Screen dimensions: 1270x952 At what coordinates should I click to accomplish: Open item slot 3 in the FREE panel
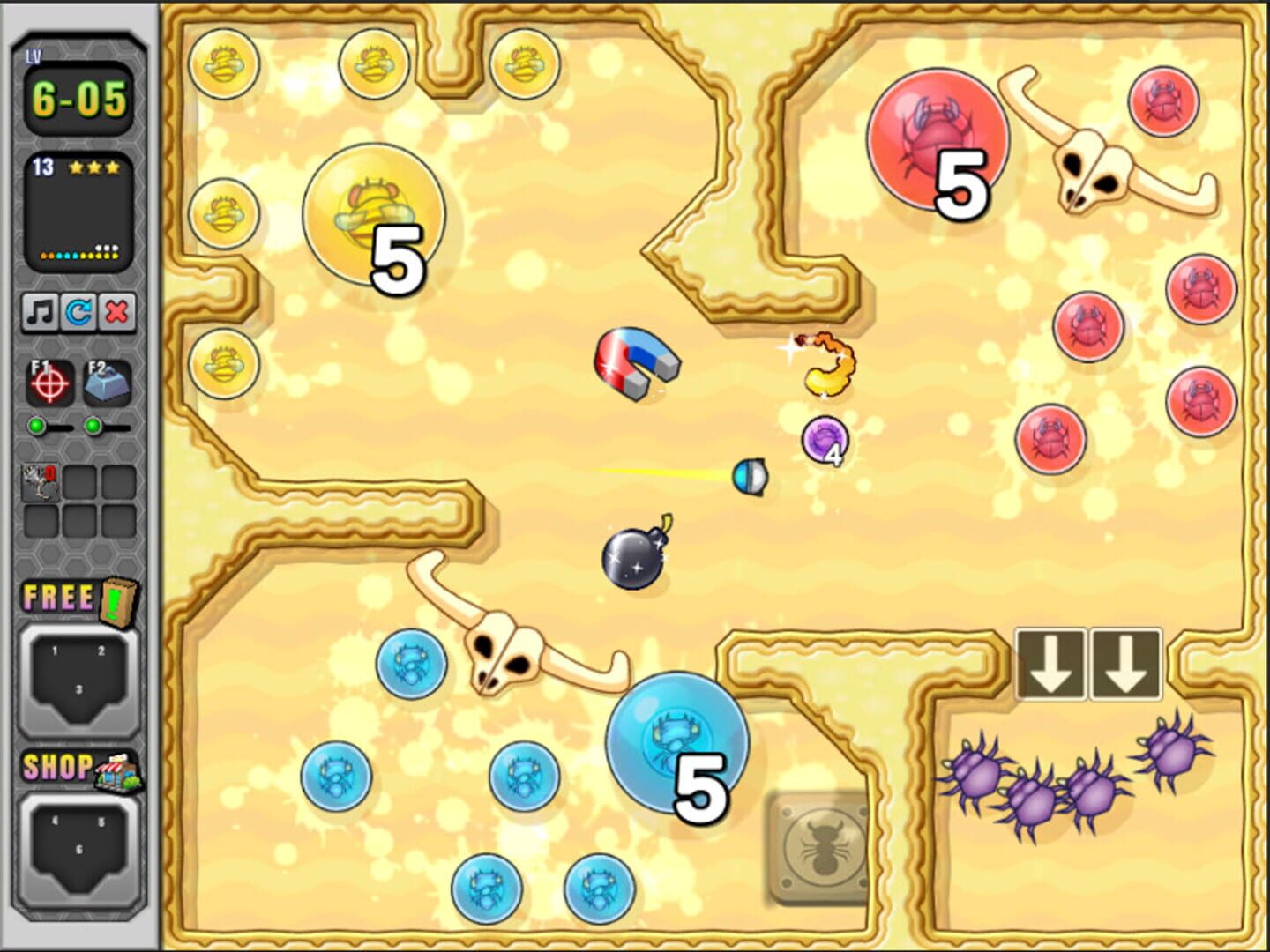78,689
